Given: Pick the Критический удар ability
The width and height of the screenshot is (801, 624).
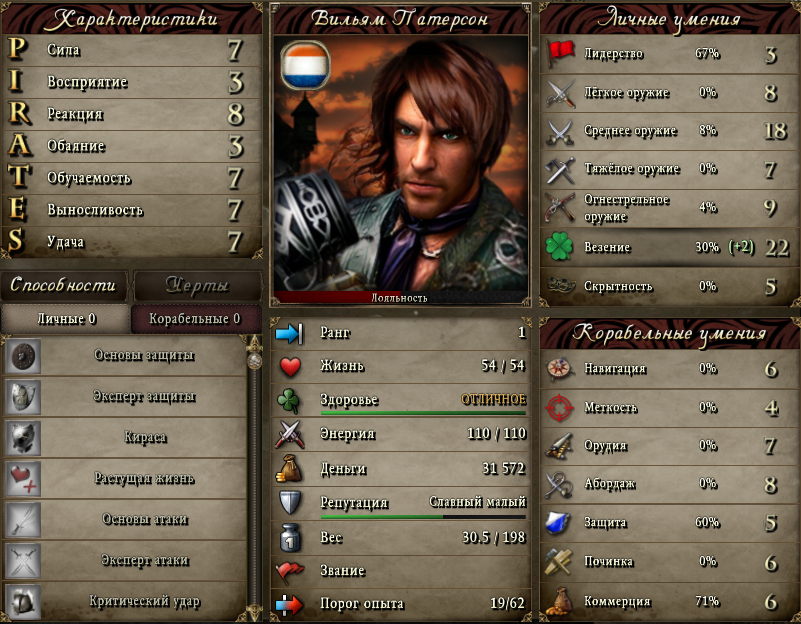Looking at the screenshot, I should click(144, 601).
